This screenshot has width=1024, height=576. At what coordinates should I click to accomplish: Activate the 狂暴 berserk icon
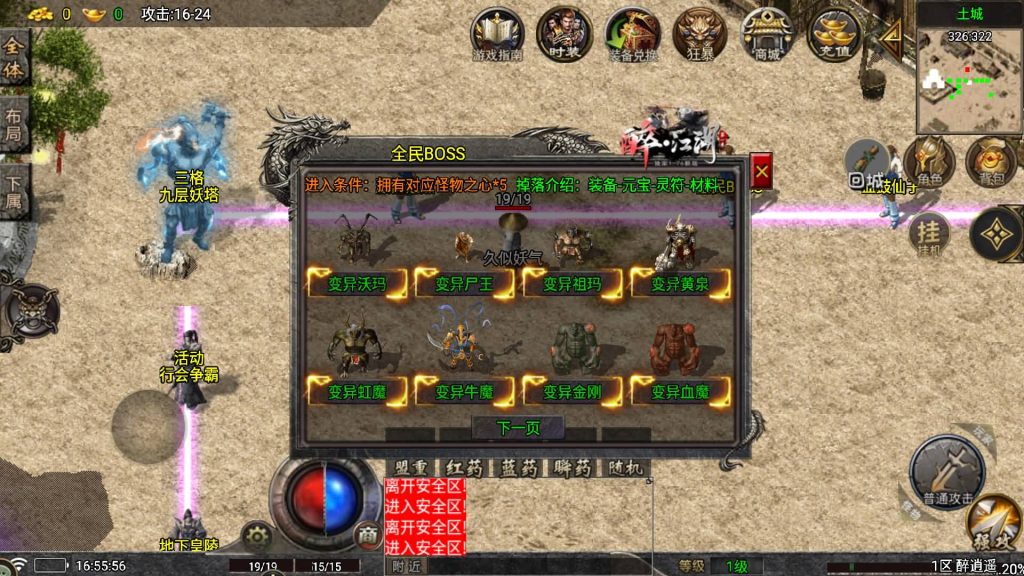[700, 35]
